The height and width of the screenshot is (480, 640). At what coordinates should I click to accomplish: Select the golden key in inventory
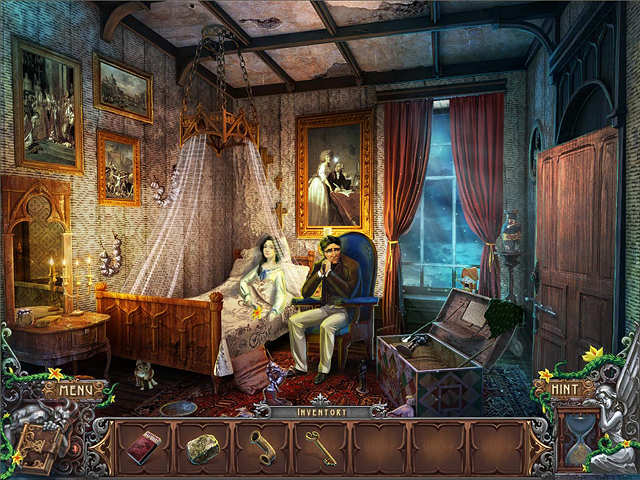320,445
